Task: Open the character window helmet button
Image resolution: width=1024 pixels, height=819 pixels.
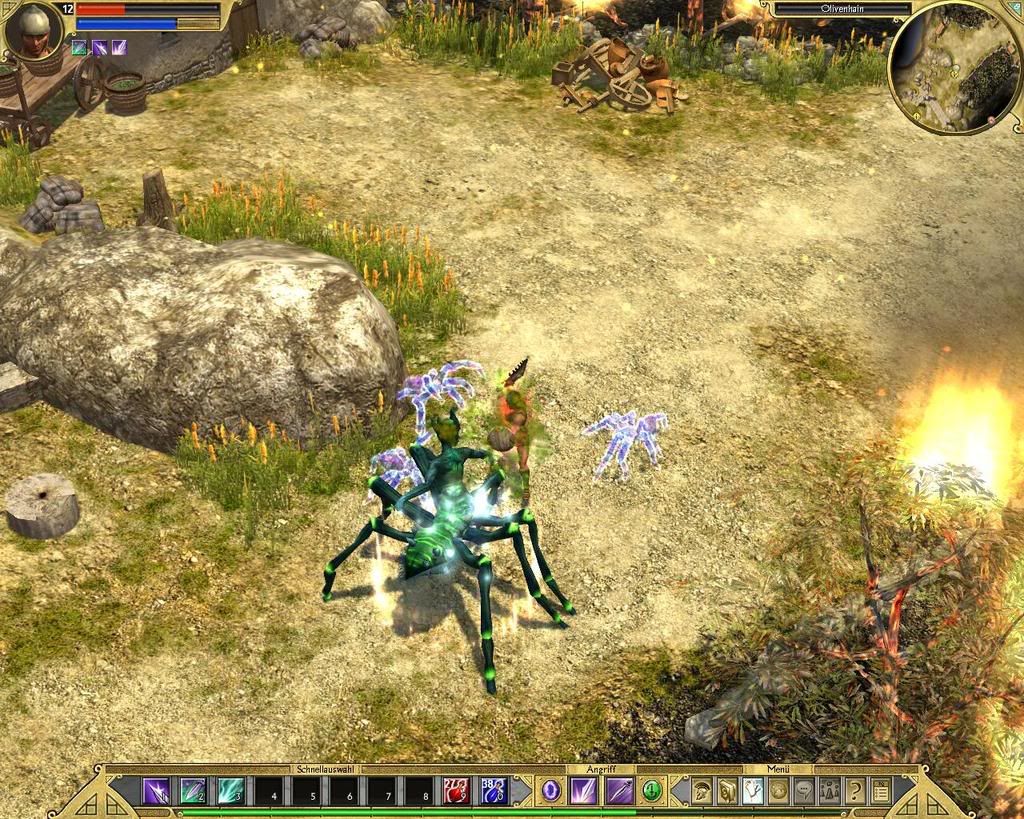Action: 702,791
